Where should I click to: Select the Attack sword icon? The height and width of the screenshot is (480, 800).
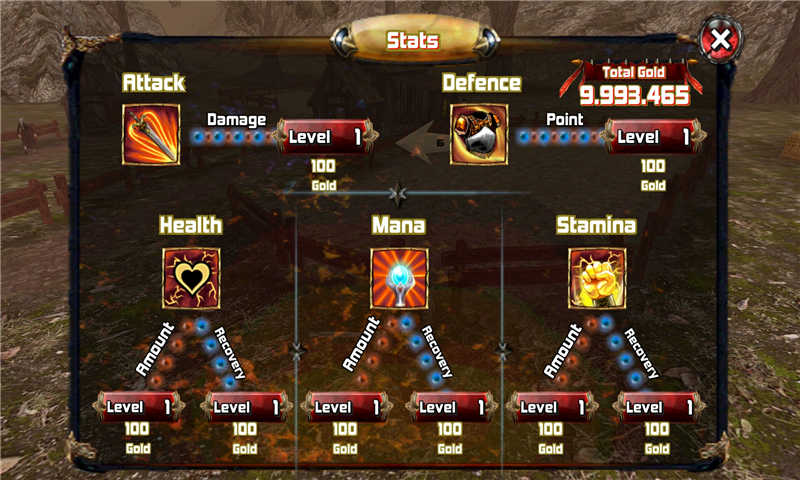(x=151, y=135)
